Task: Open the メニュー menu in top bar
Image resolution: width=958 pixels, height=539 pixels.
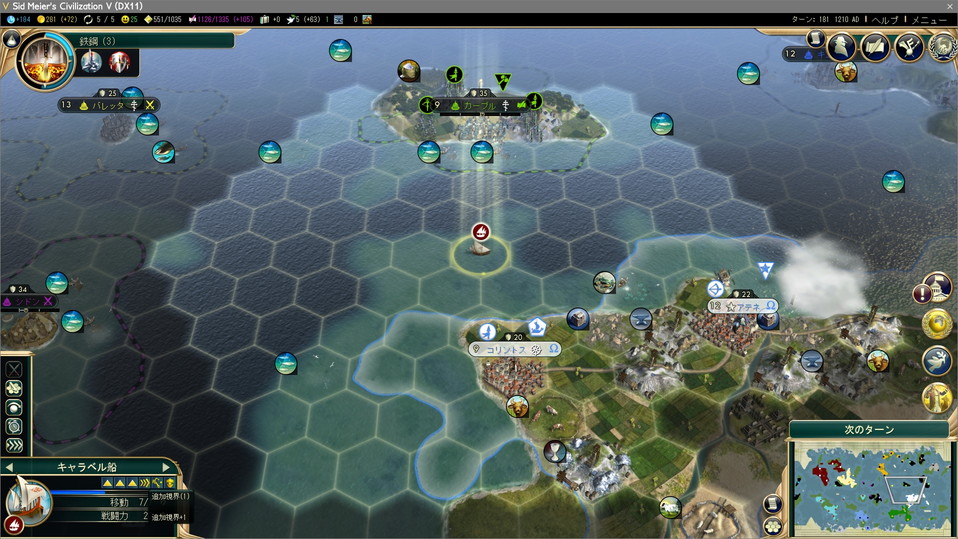Action: point(930,20)
